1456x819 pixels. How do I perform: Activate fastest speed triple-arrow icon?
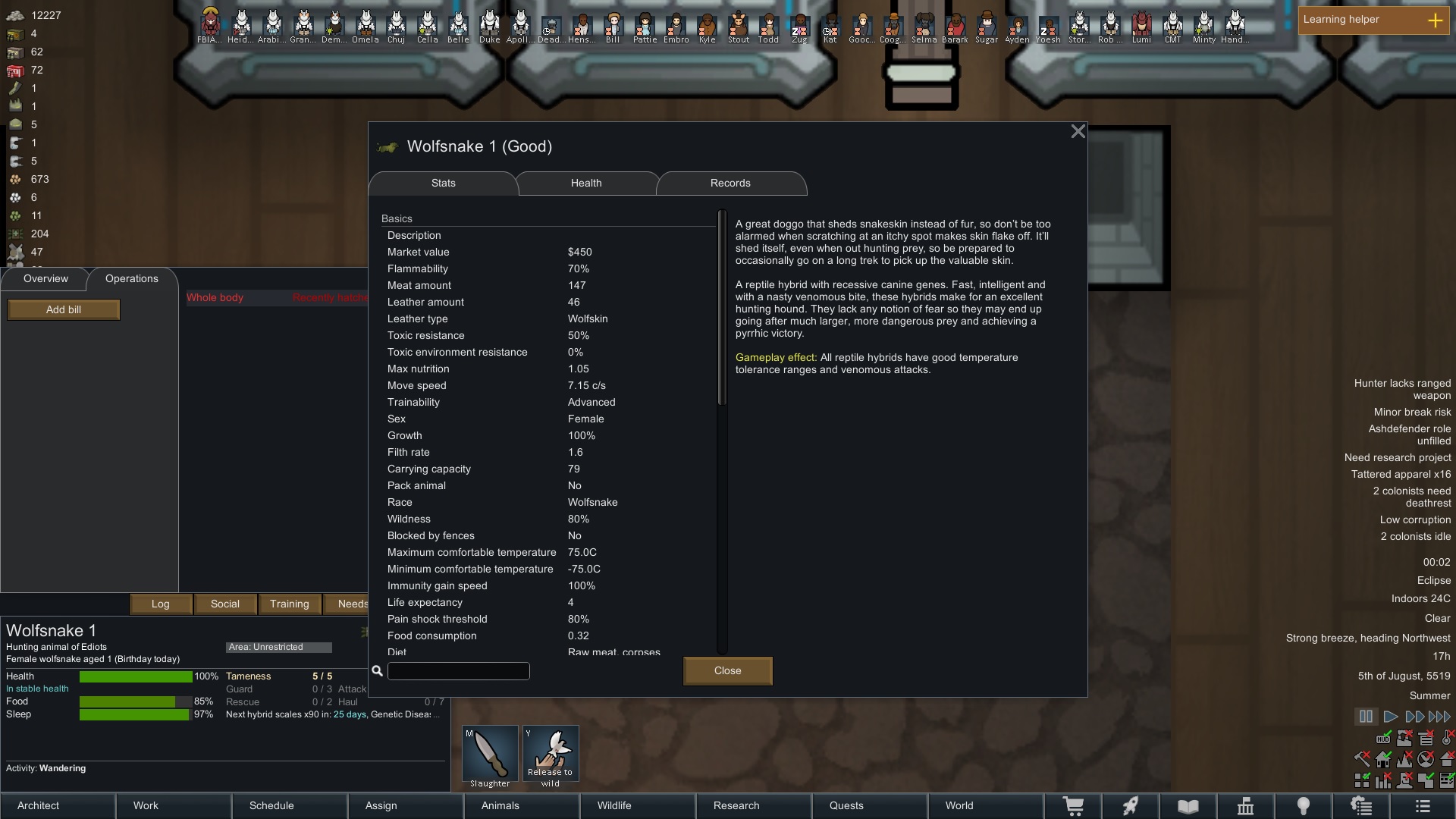coord(1439,717)
